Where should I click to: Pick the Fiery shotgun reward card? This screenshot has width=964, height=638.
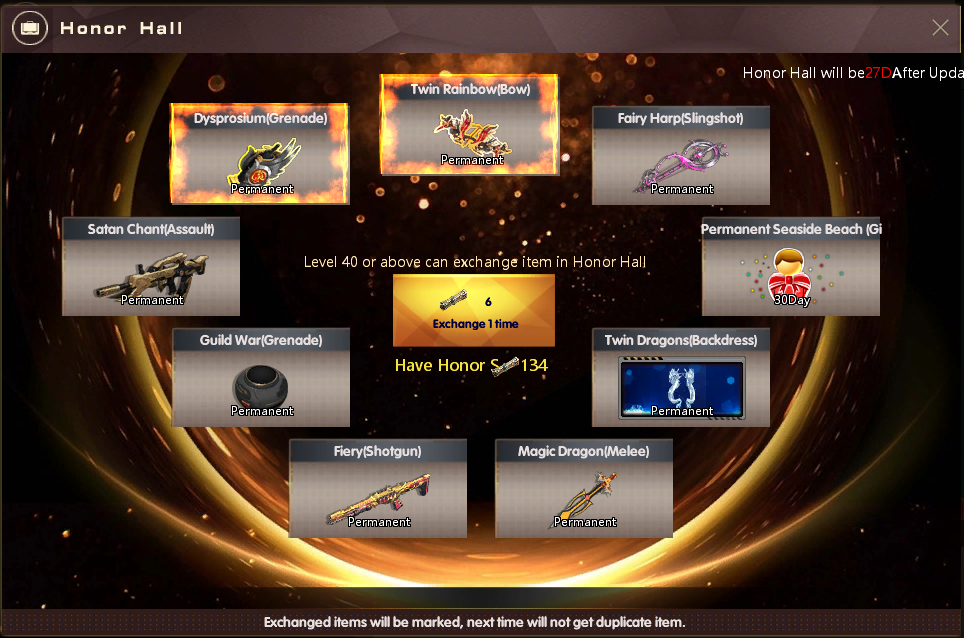[378, 488]
